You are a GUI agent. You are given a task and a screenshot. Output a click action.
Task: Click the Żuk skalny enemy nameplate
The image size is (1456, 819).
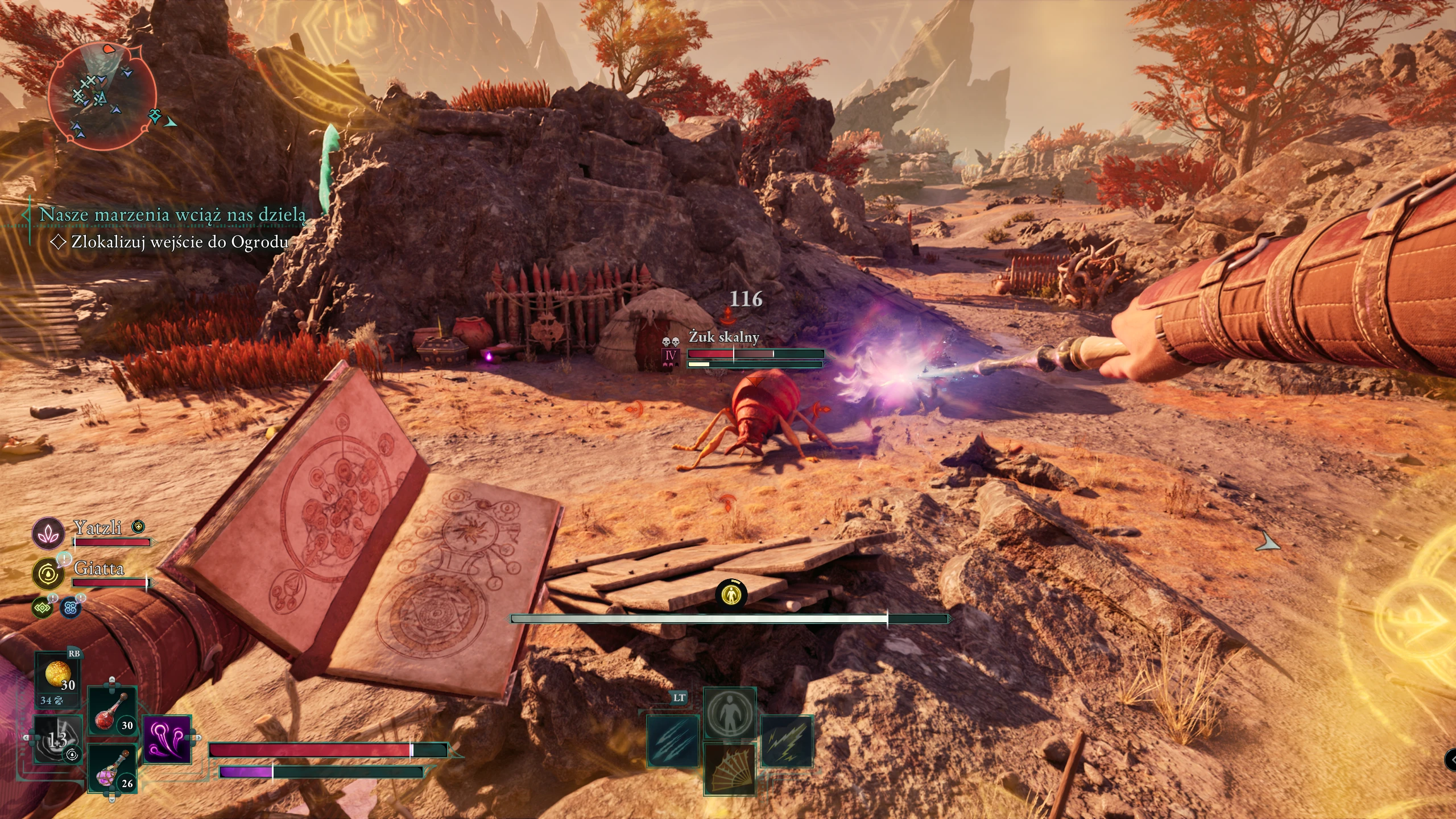(x=724, y=337)
